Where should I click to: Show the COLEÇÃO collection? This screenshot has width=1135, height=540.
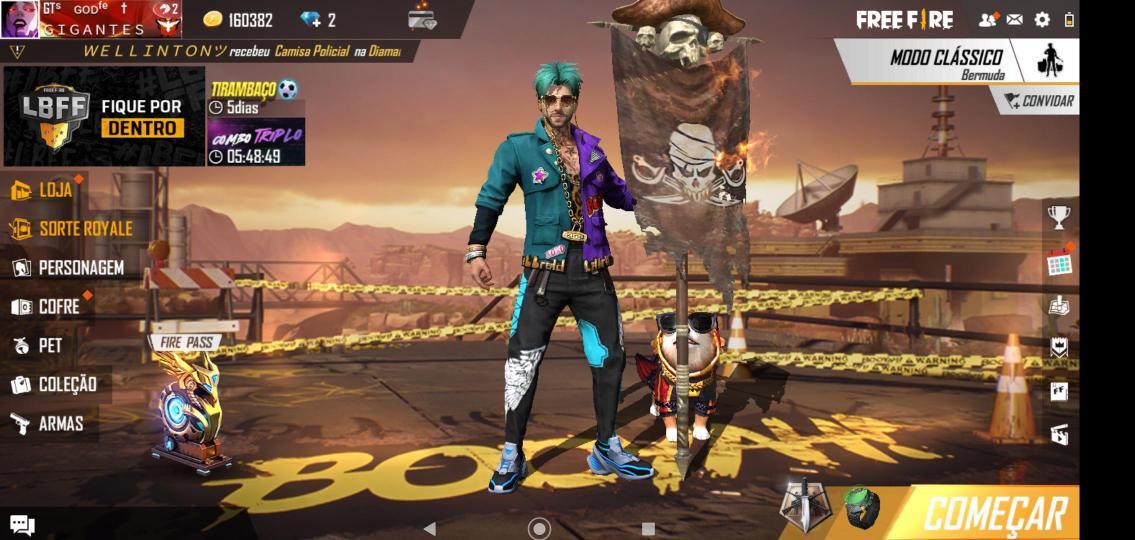click(54, 385)
